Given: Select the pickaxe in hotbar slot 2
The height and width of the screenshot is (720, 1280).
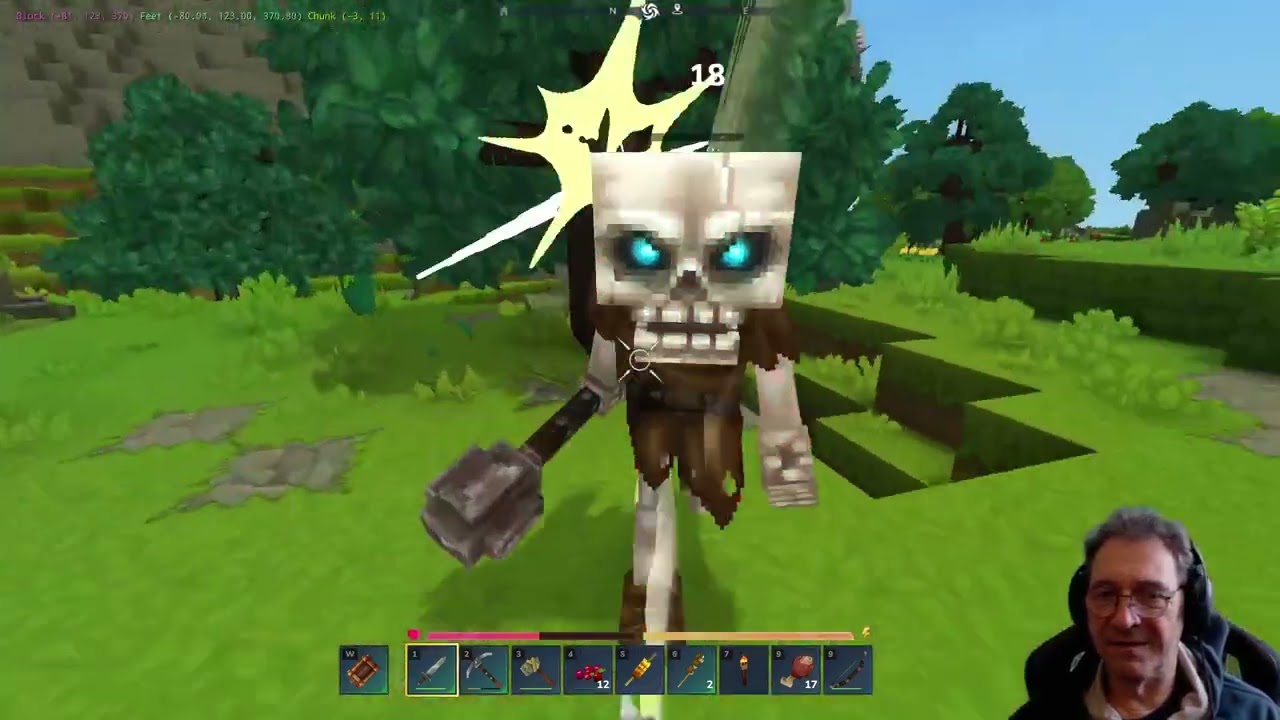Looking at the screenshot, I should tap(483, 668).
